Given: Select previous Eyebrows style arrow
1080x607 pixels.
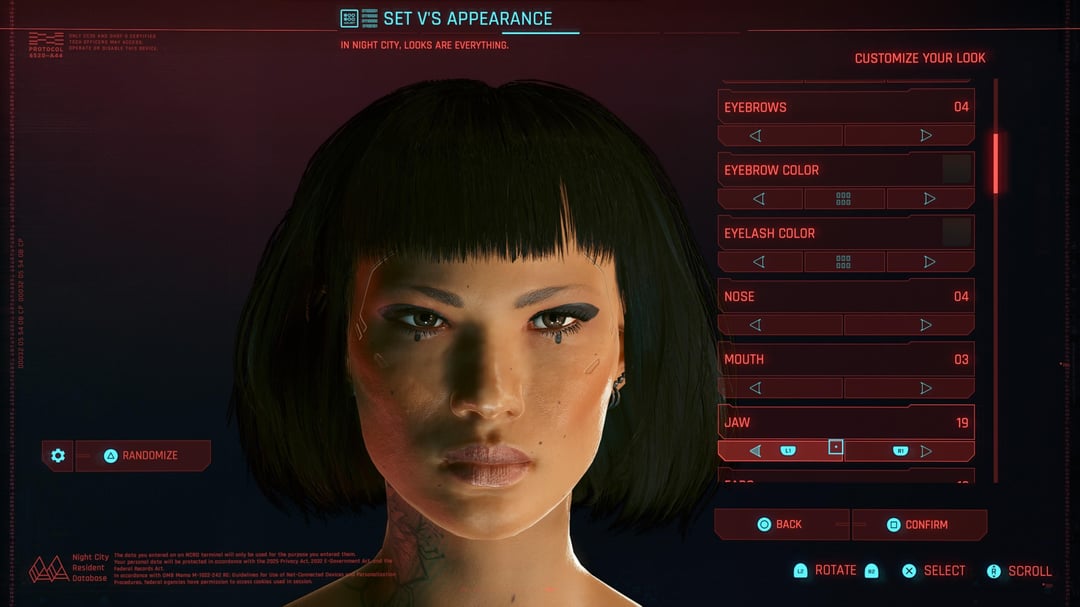Looking at the screenshot, I should [x=756, y=135].
